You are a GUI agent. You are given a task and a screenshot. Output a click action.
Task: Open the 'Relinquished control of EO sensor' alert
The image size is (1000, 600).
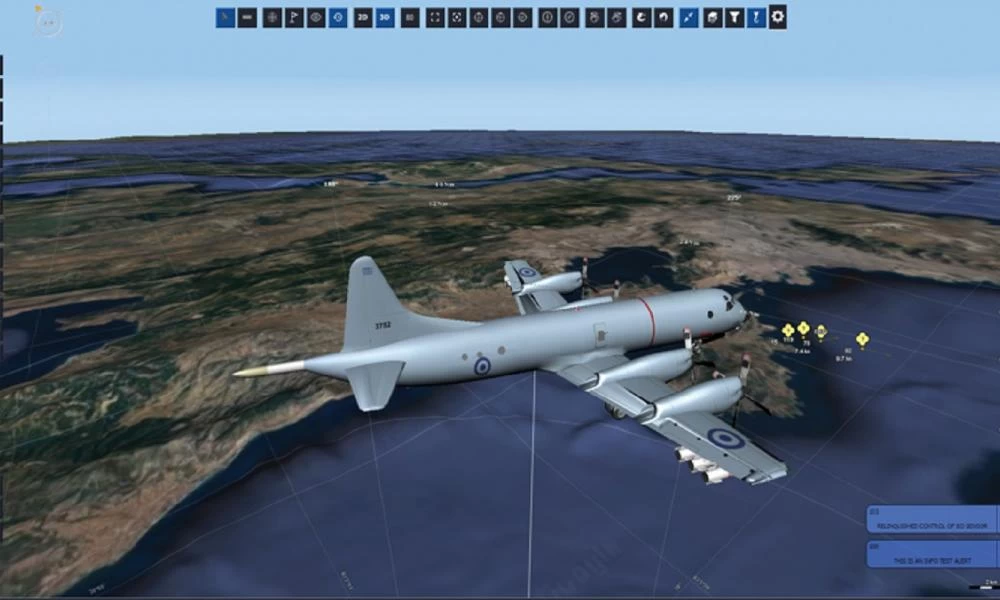coord(931,521)
